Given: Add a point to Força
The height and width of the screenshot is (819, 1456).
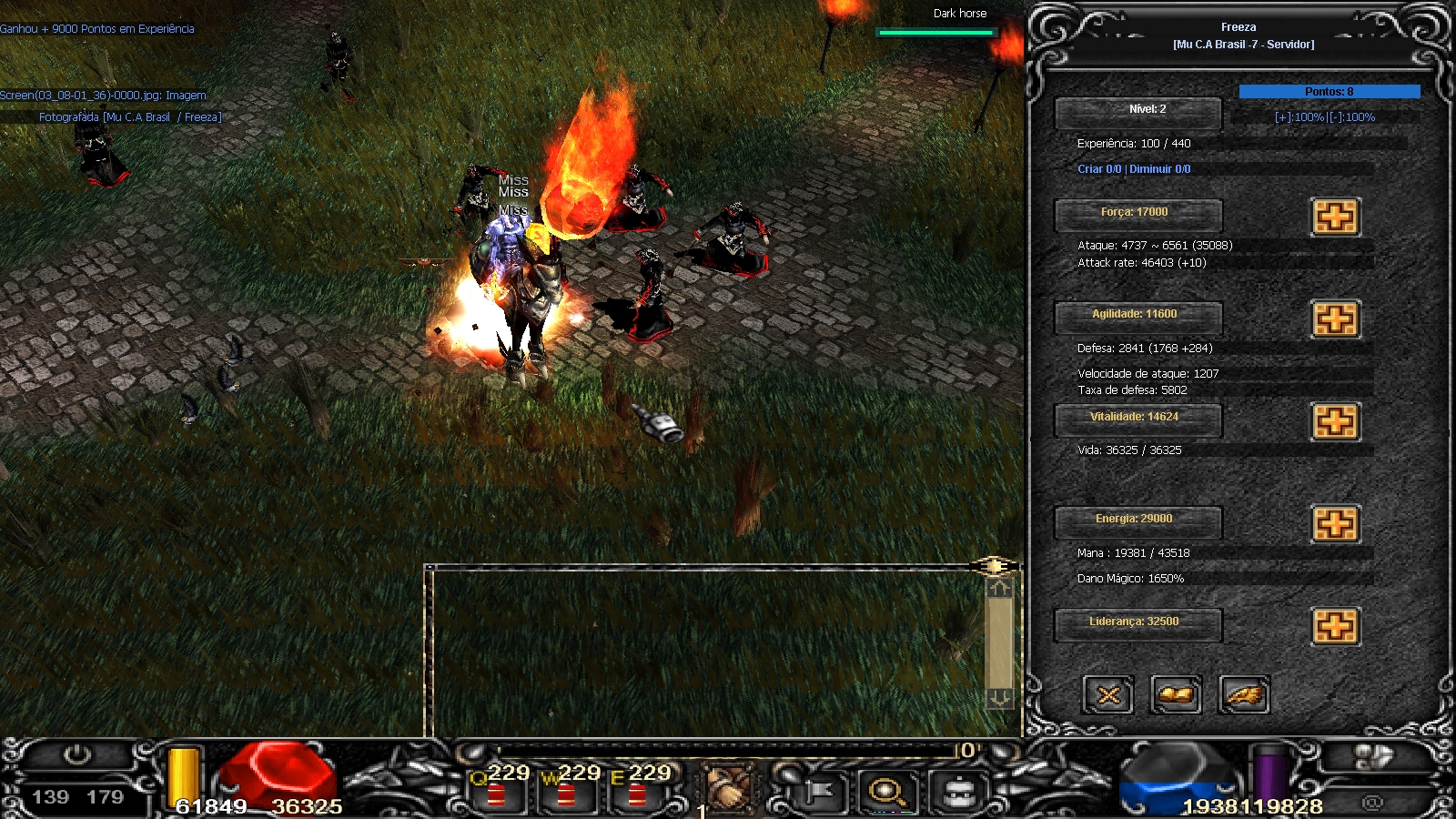Looking at the screenshot, I should point(1335,217).
